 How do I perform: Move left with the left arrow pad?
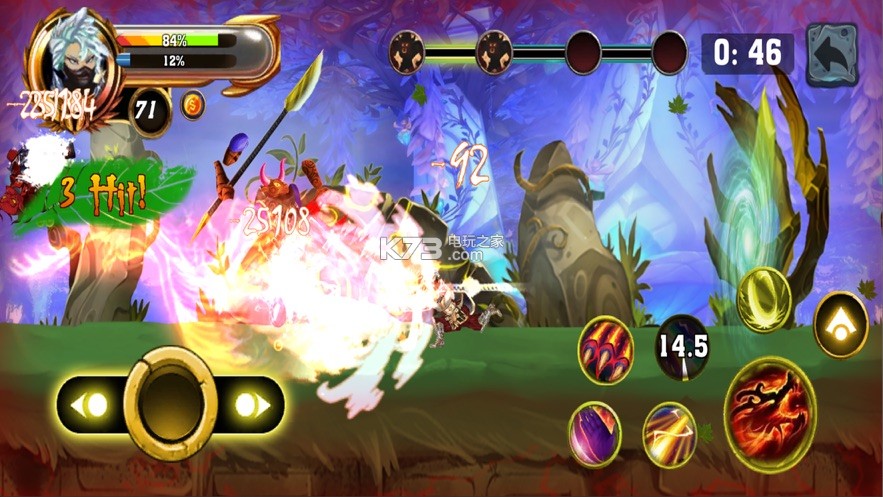pyautogui.click(x=94, y=405)
